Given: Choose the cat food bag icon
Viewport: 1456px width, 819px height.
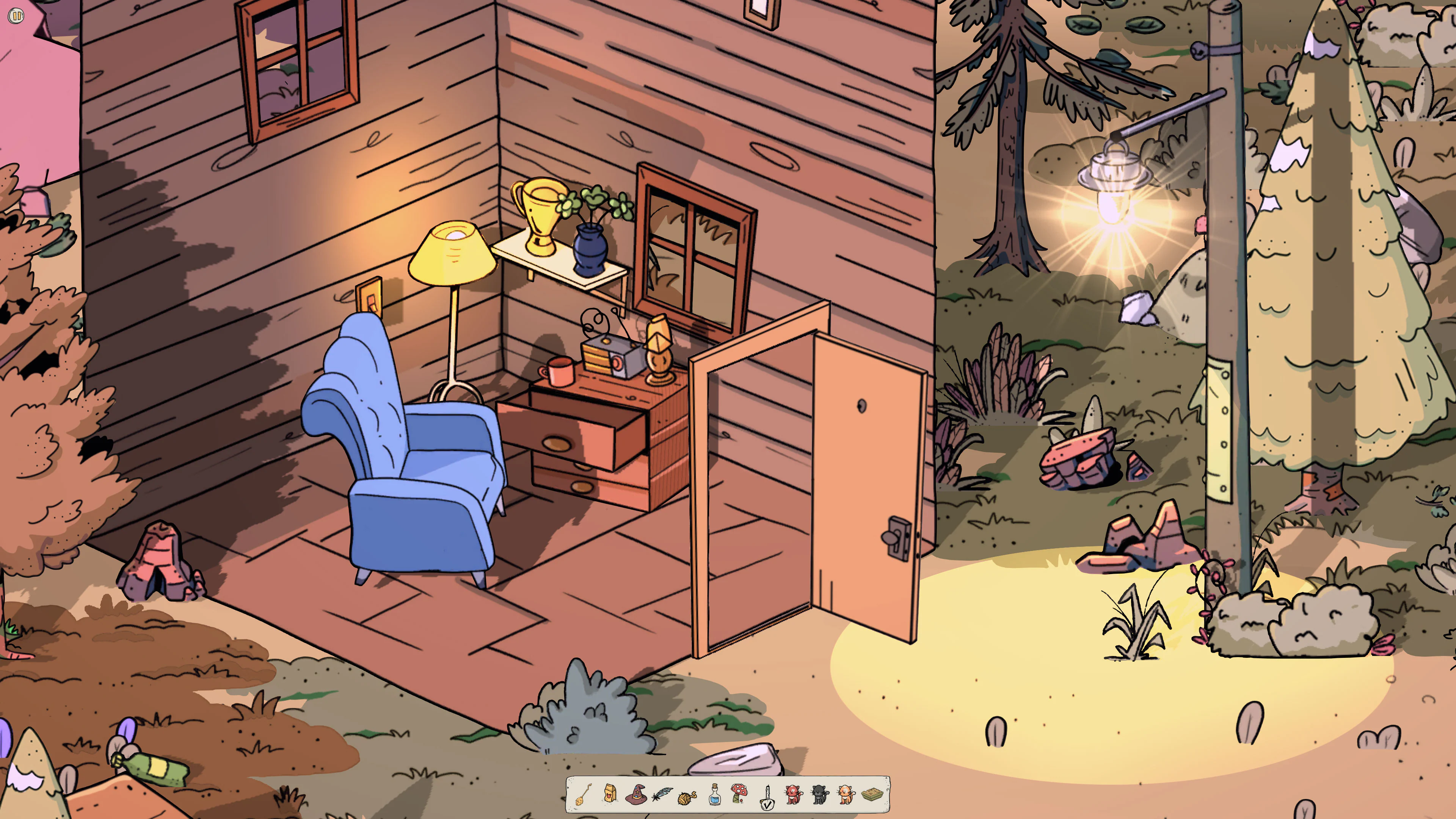Looking at the screenshot, I should 610,794.
